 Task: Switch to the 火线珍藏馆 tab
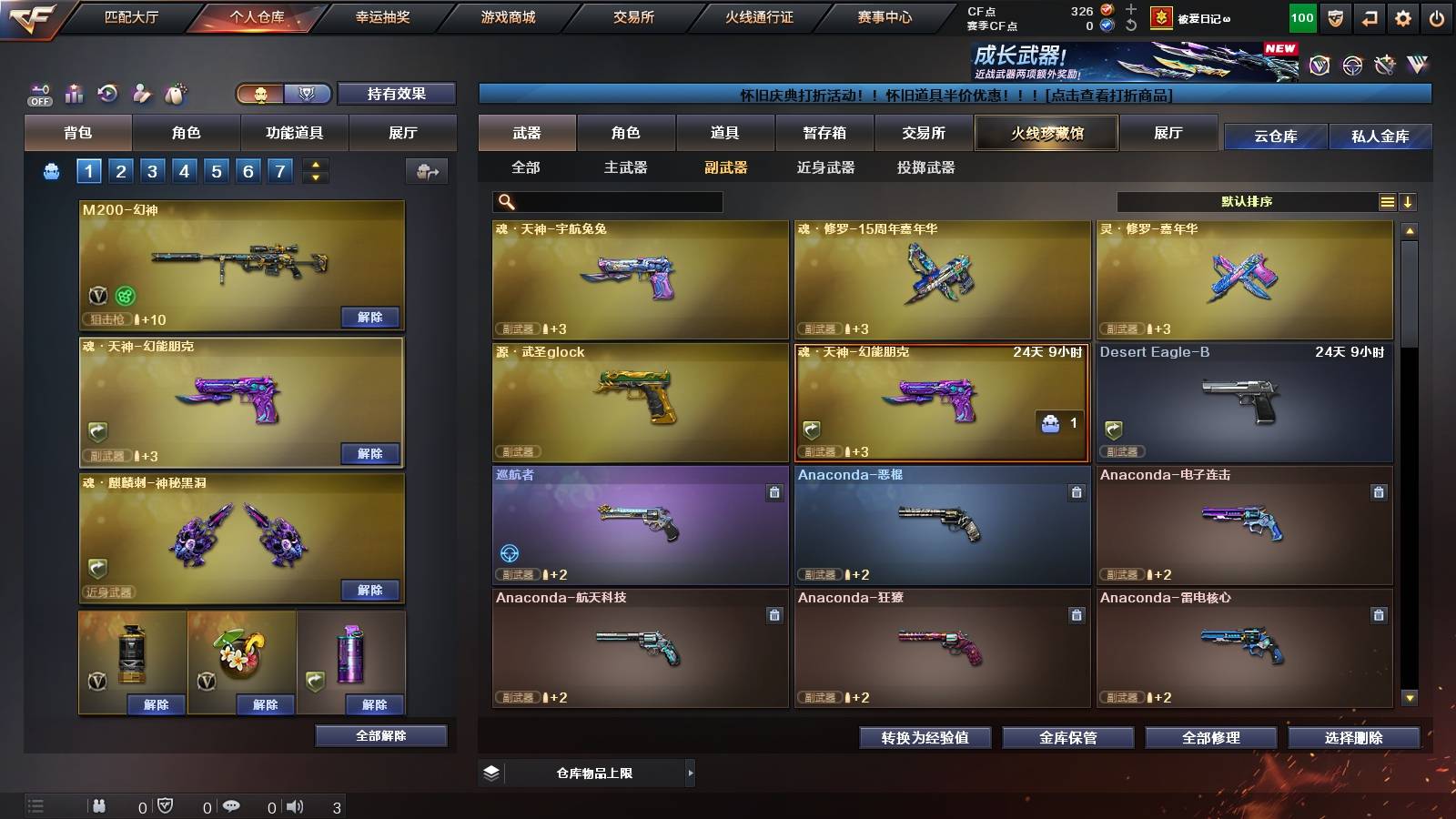[1046, 133]
